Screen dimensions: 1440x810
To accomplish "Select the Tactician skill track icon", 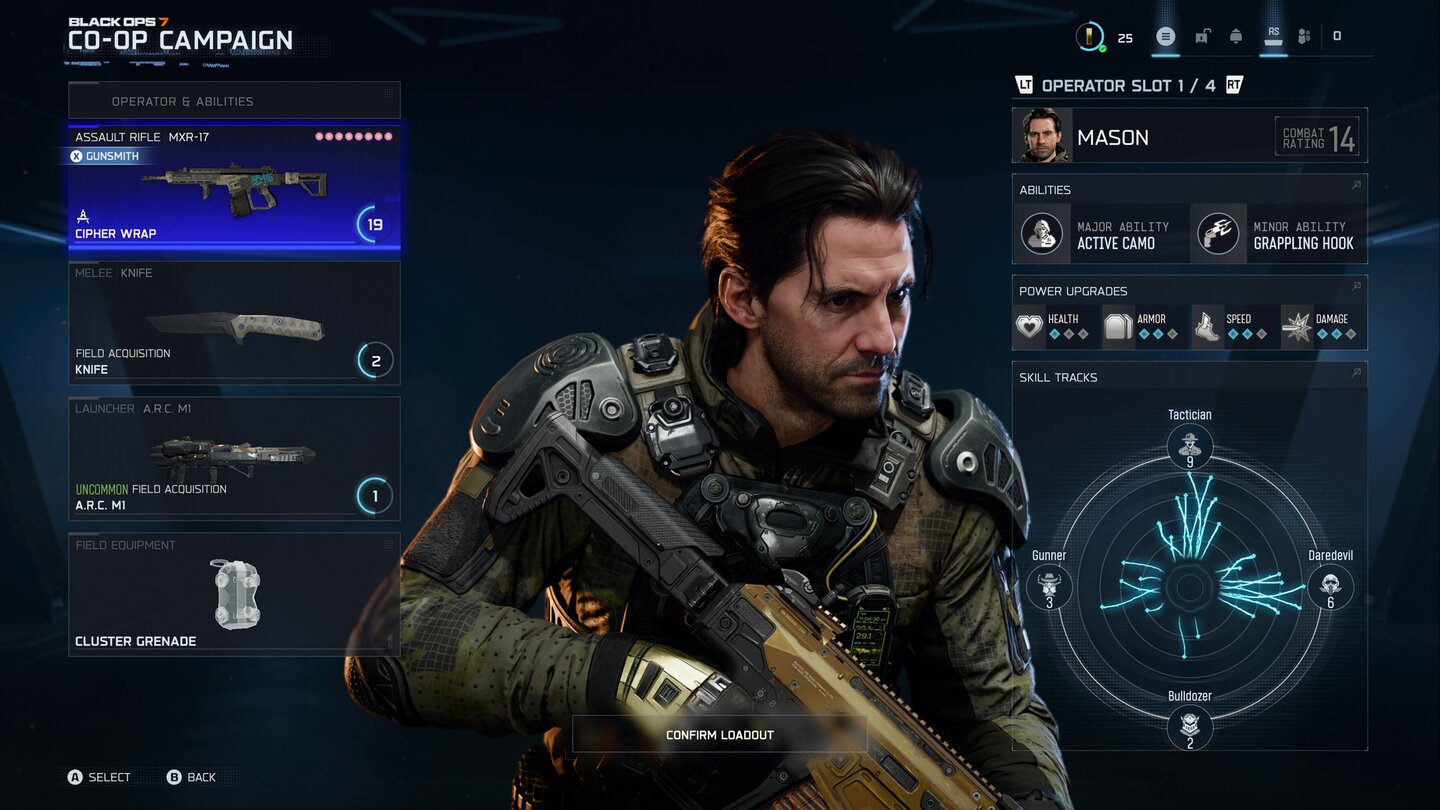I will tap(1190, 445).
